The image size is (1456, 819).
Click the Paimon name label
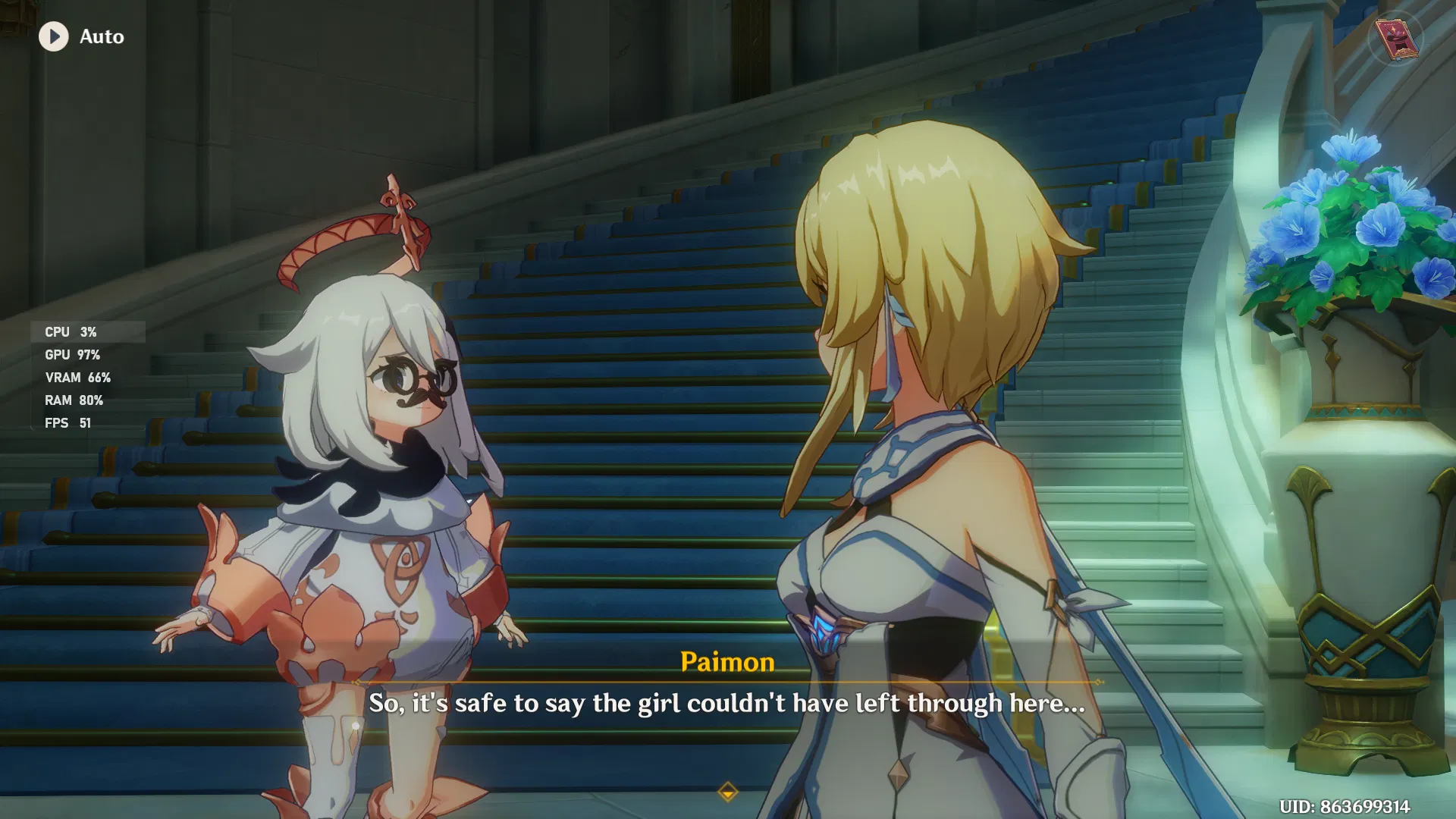click(726, 662)
